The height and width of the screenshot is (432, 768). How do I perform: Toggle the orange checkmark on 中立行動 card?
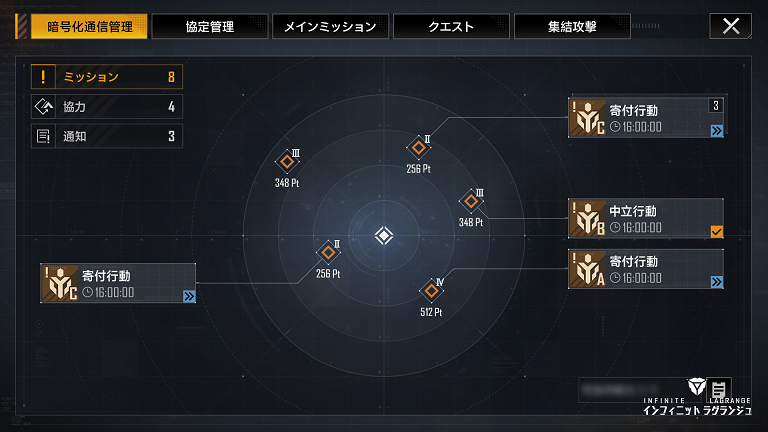(x=716, y=232)
